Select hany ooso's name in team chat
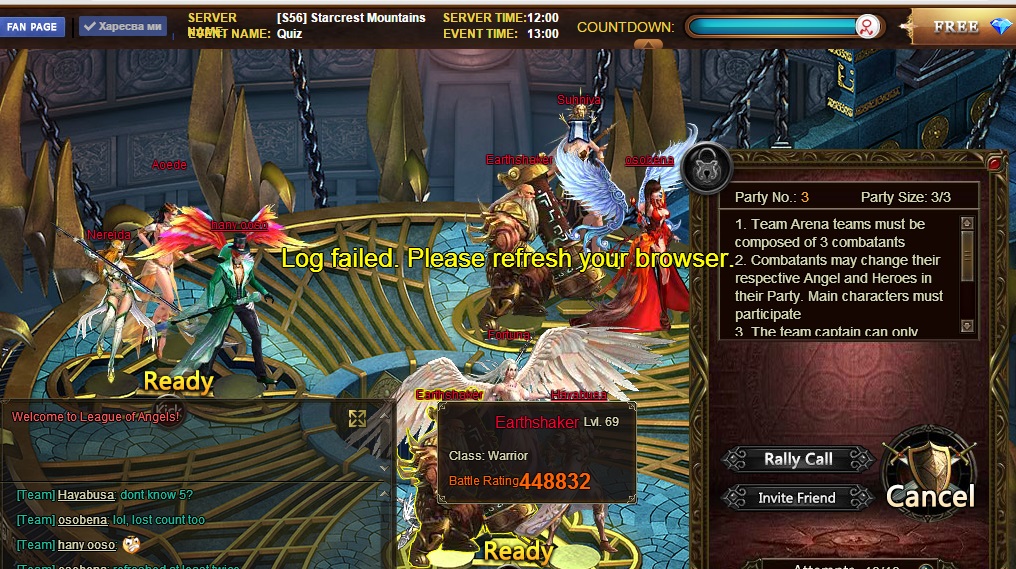Viewport: 1016px width, 569px height. [x=86, y=545]
